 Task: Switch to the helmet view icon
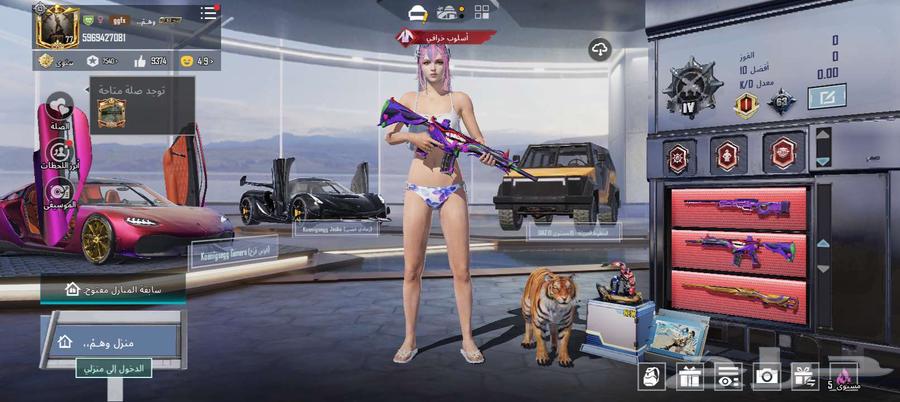click(x=418, y=12)
